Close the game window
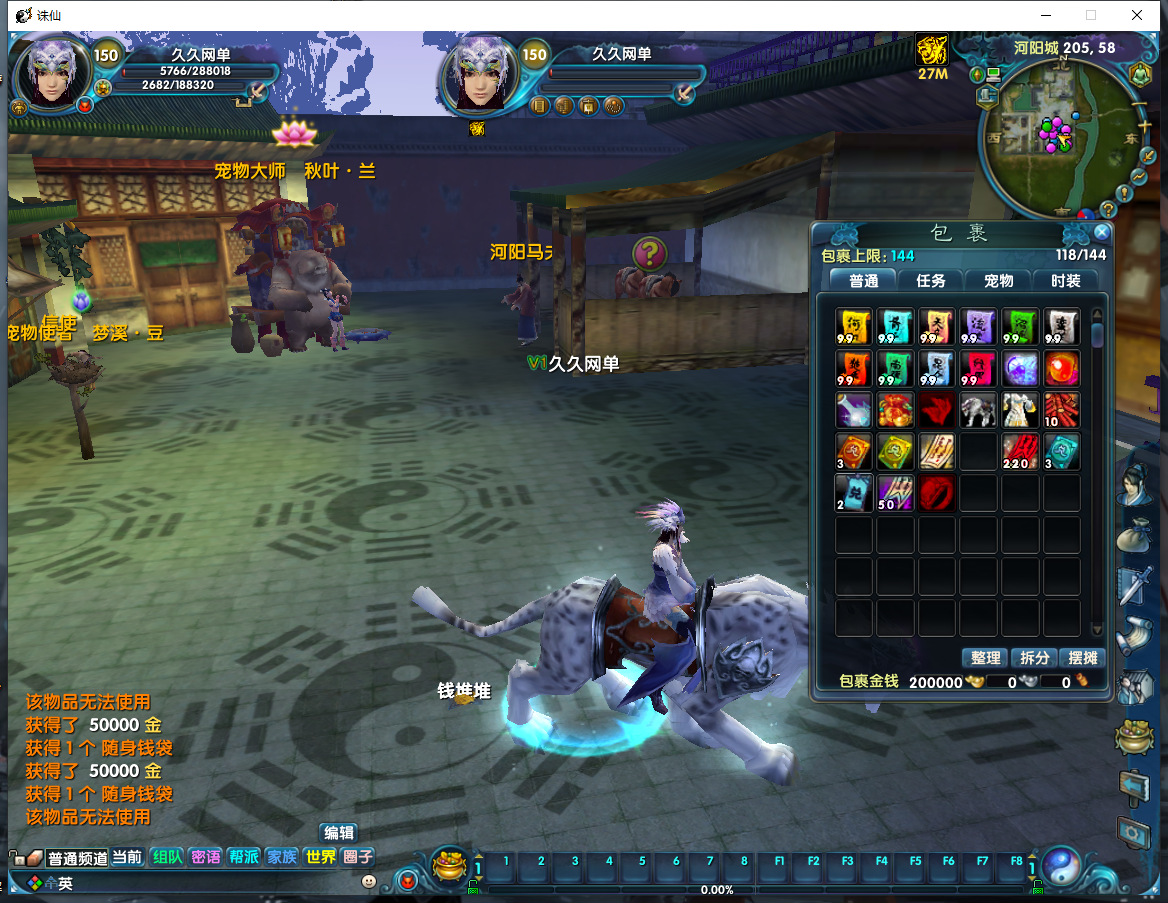This screenshot has width=1168, height=903. [1137, 15]
